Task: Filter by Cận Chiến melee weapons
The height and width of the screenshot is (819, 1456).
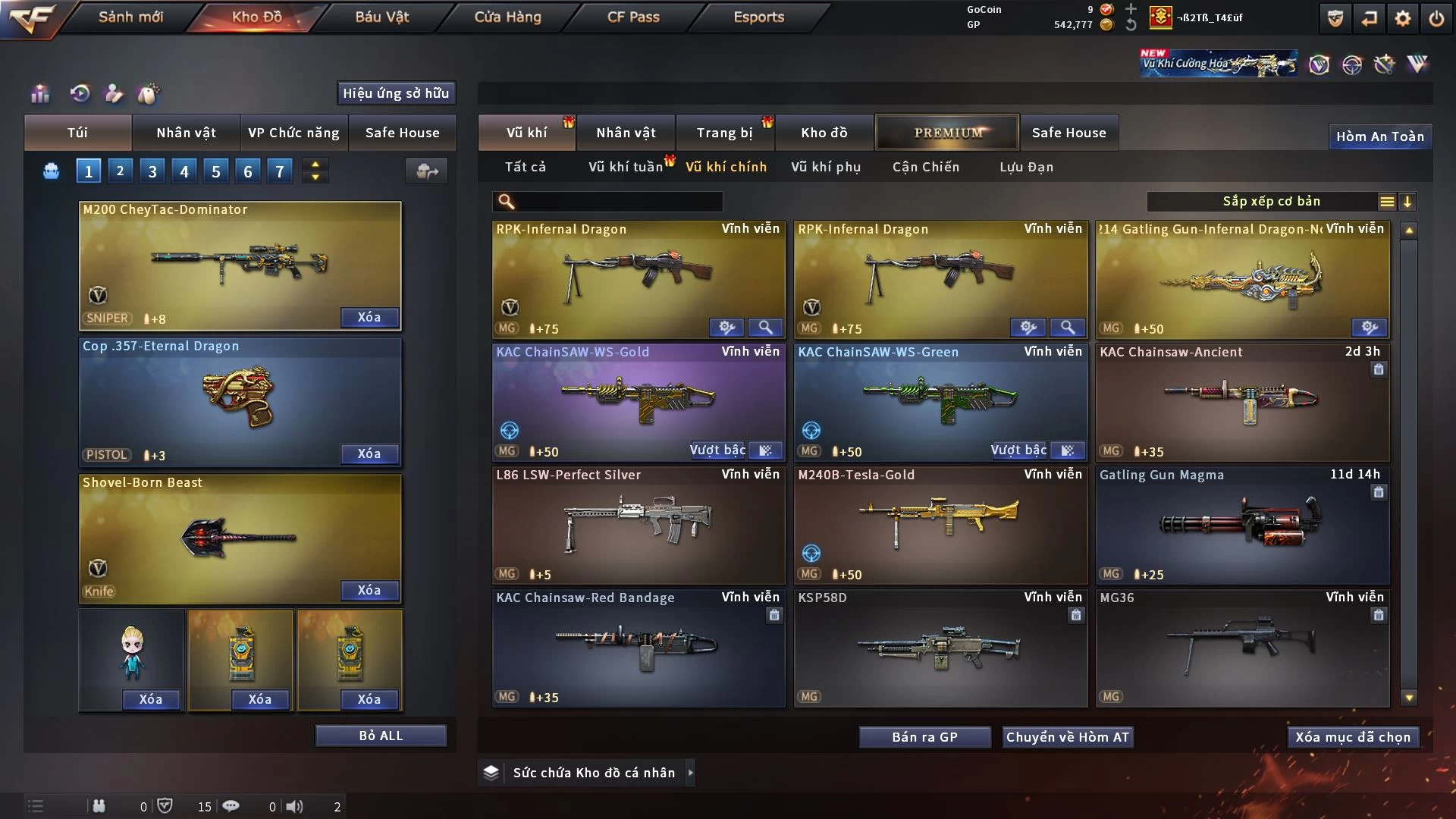Action: tap(925, 167)
